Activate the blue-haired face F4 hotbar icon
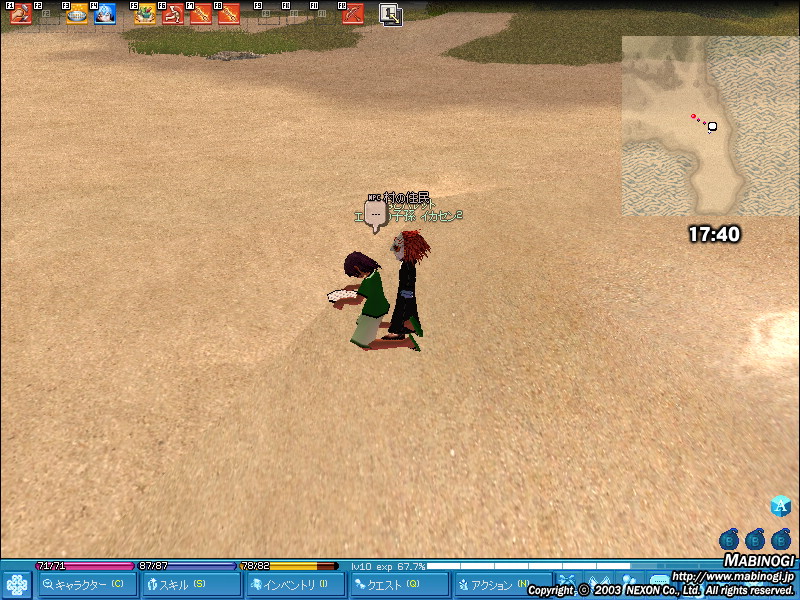This screenshot has height=600, width=800. pos(105,14)
